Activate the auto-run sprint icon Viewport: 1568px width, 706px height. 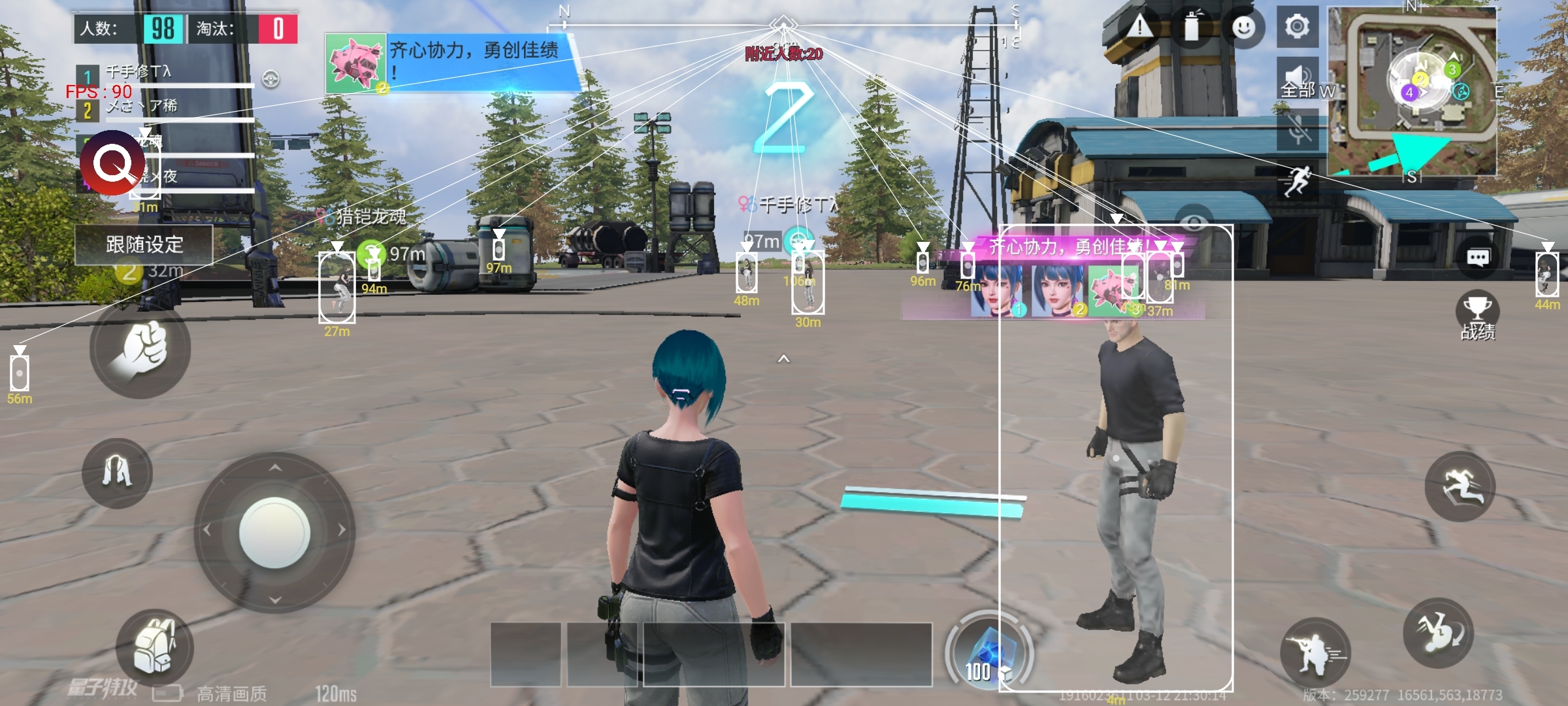1298,180
